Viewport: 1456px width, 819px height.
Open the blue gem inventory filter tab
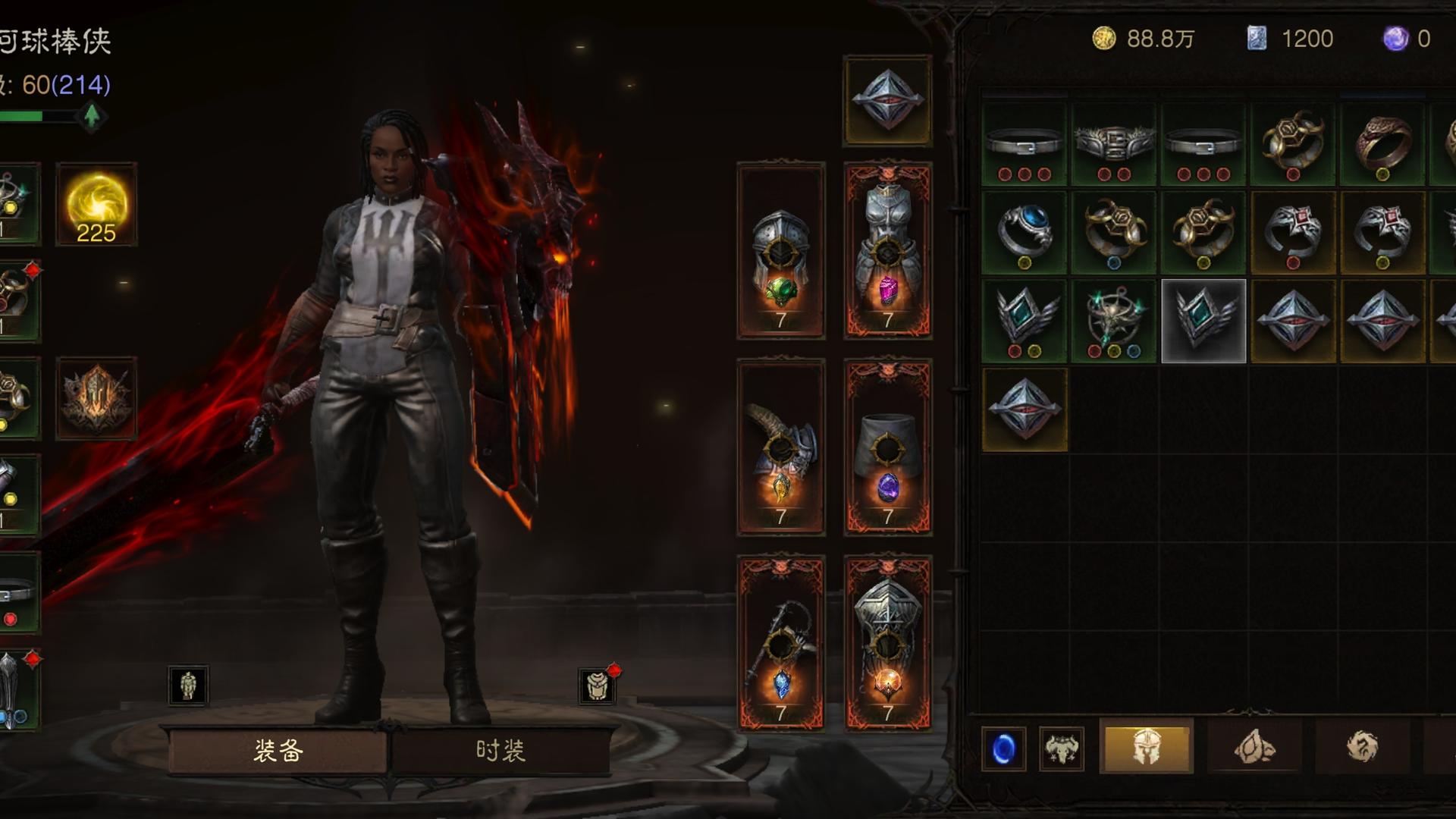point(1003,749)
